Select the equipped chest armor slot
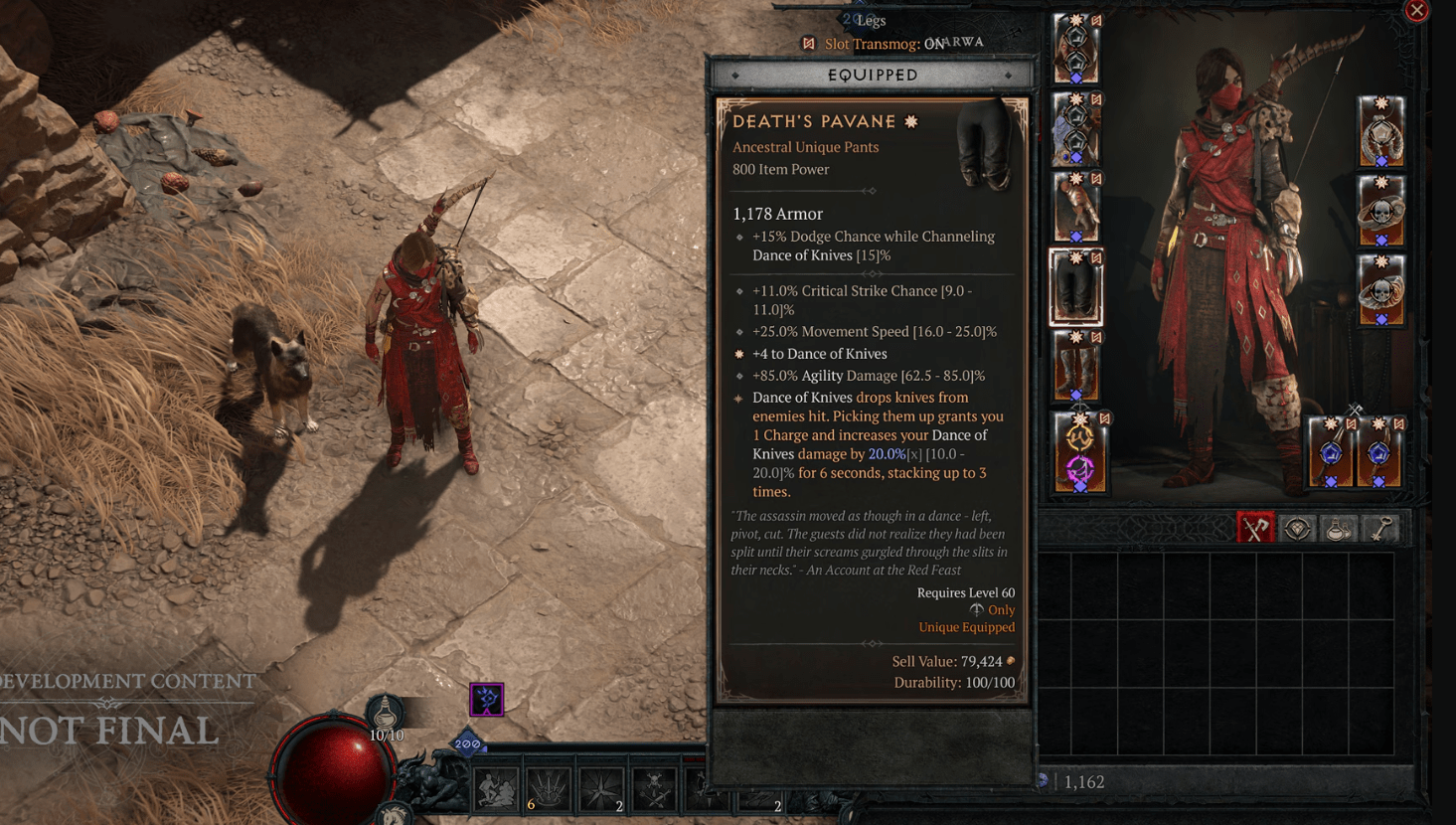Viewport: 1456px width, 825px height. click(x=1075, y=128)
